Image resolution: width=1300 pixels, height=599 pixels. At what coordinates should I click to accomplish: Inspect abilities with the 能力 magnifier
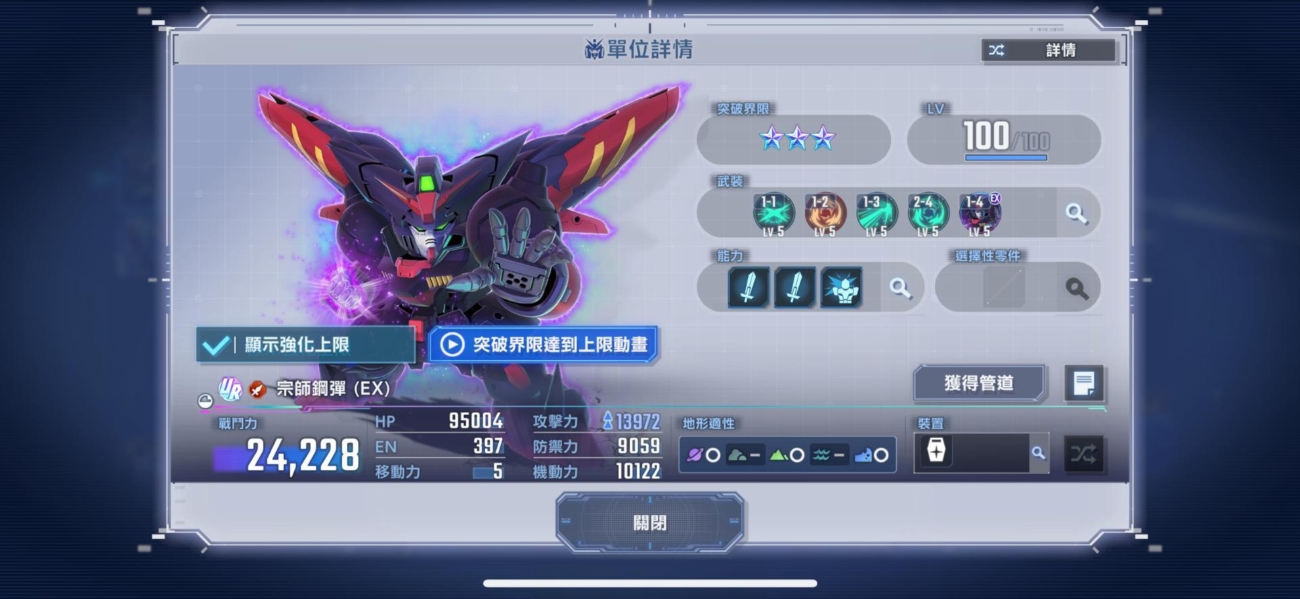(x=900, y=288)
